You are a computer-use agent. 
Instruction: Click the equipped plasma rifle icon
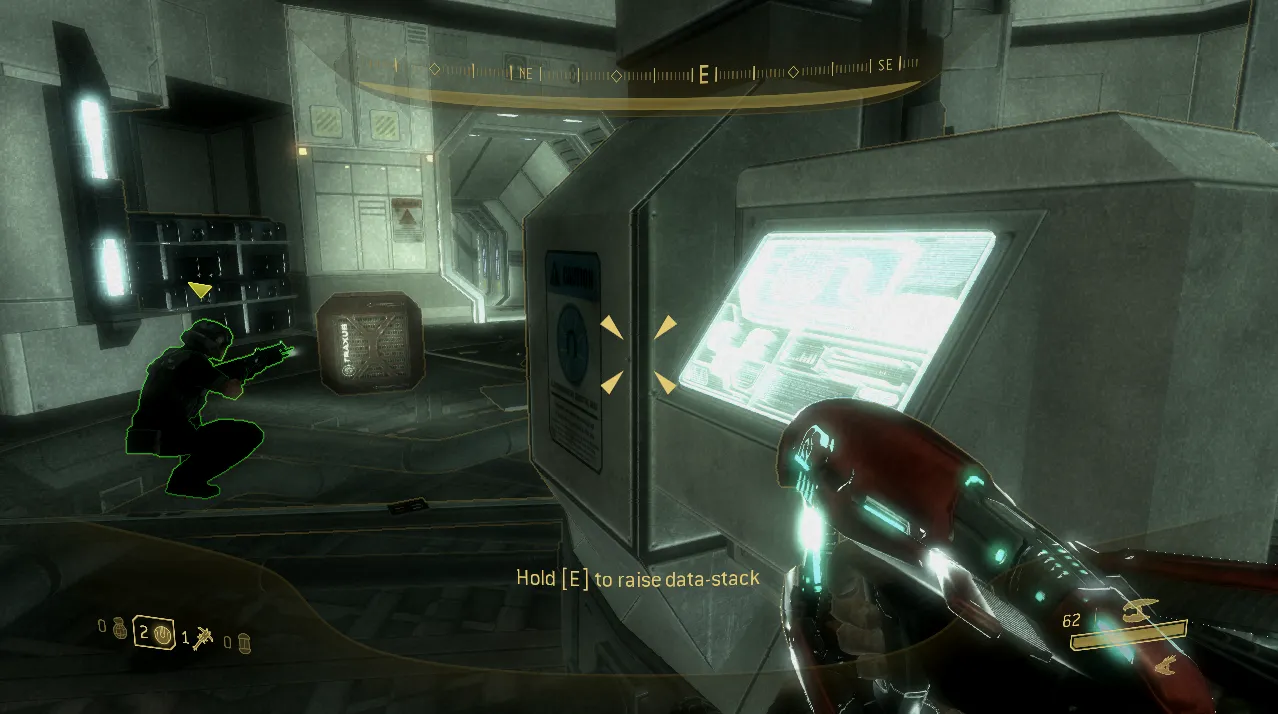pos(1139,609)
